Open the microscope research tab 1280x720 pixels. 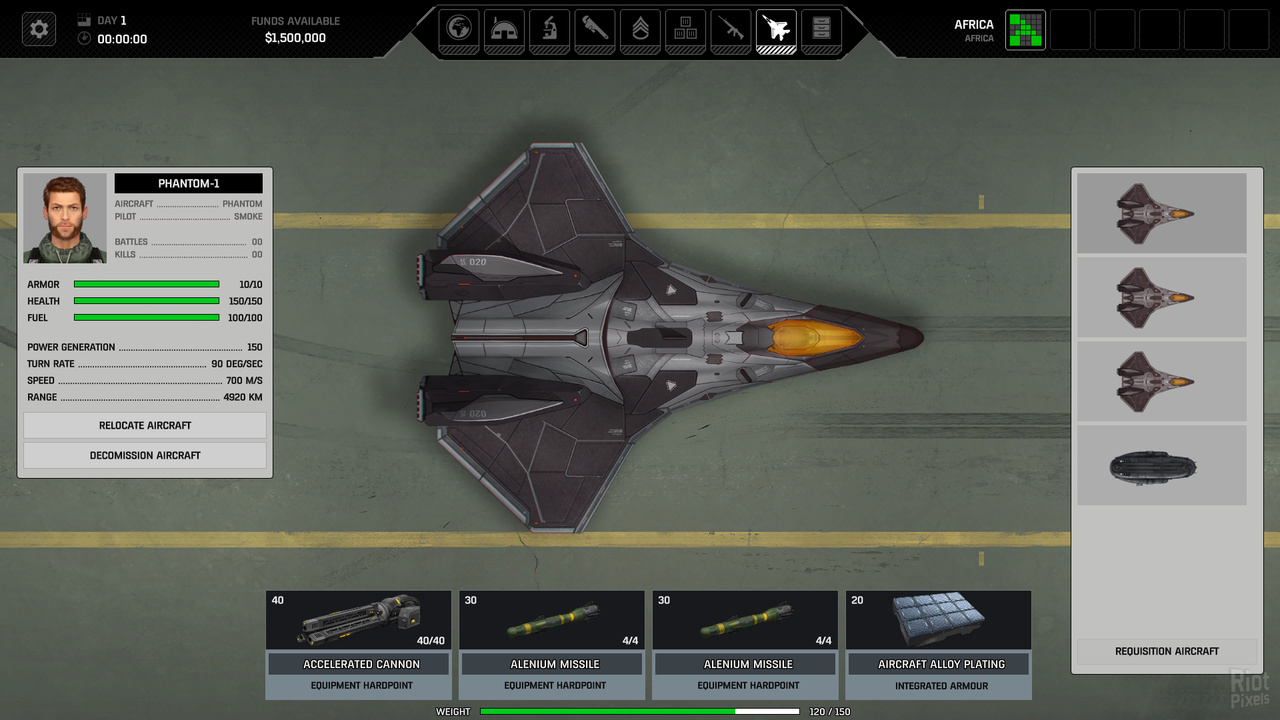[550, 29]
